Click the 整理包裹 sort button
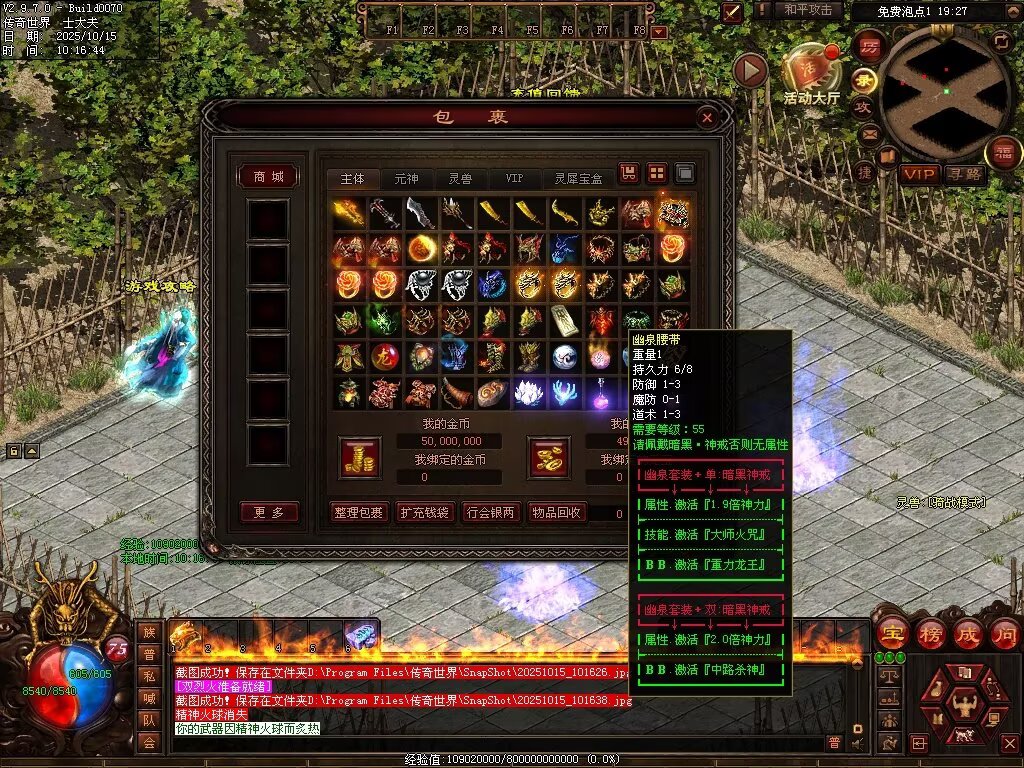 [359, 513]
